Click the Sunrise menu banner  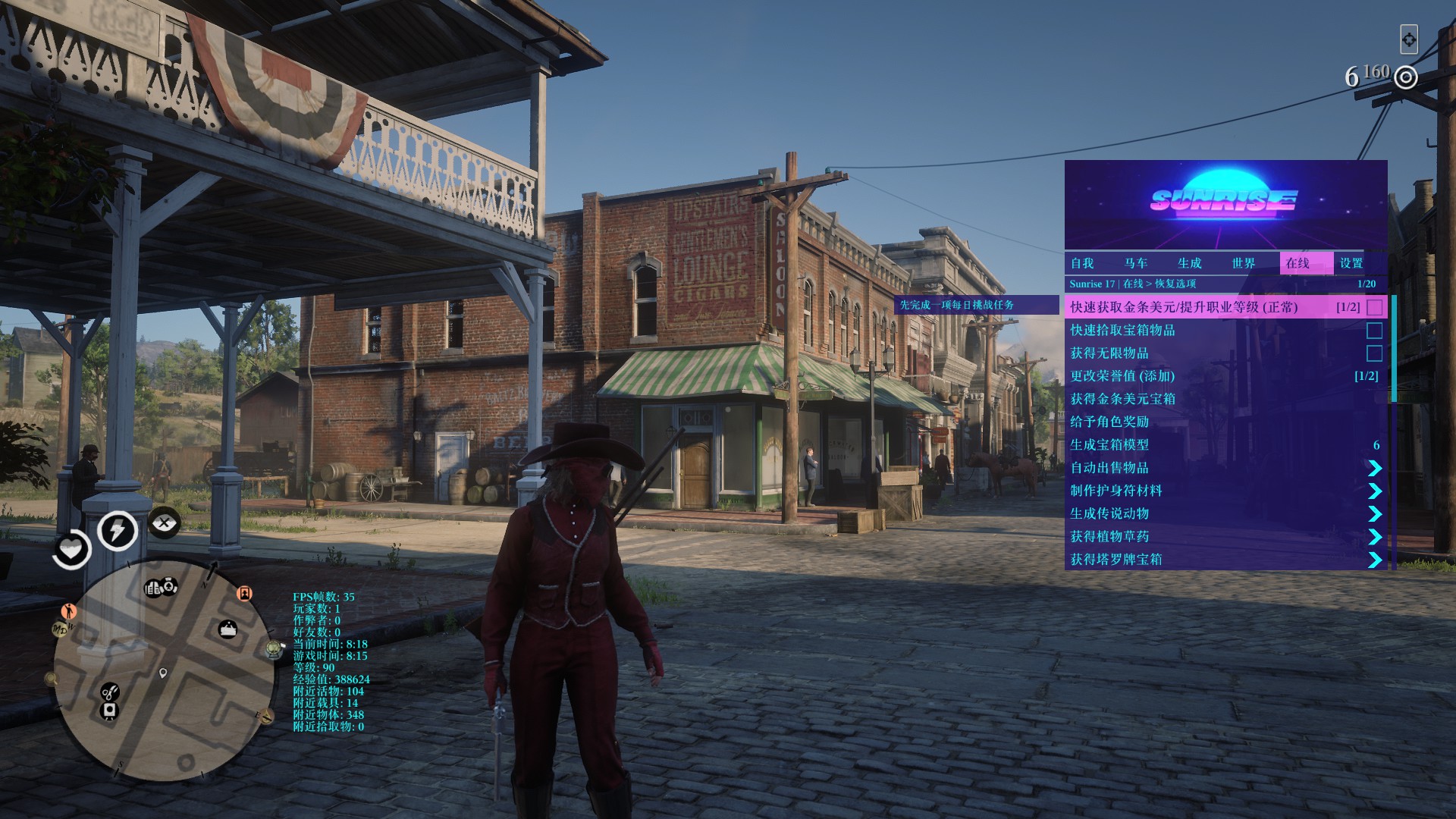tap(1225, 204)
